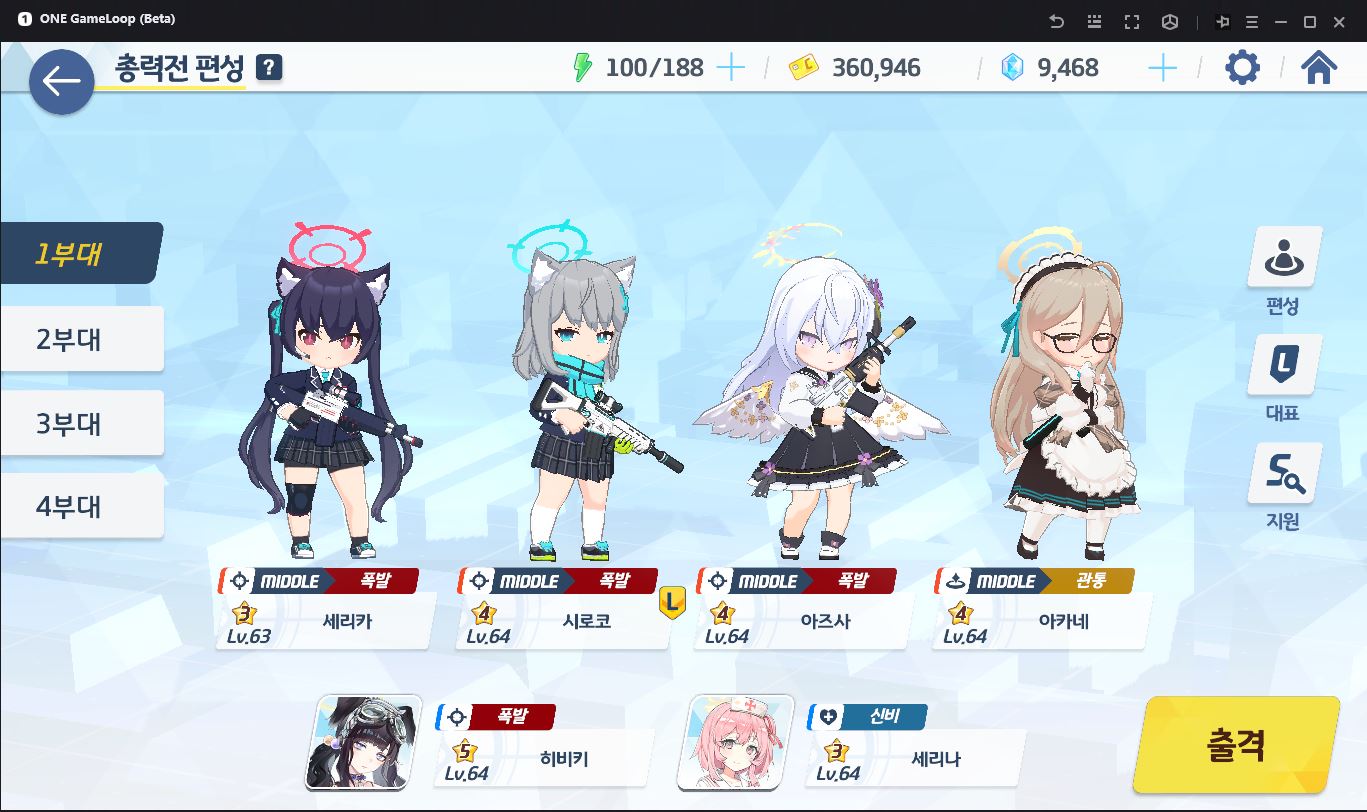Open the help question mark icon
Image resolution: width=1367 pixels, height=812 pixels.
coord(269,68)
